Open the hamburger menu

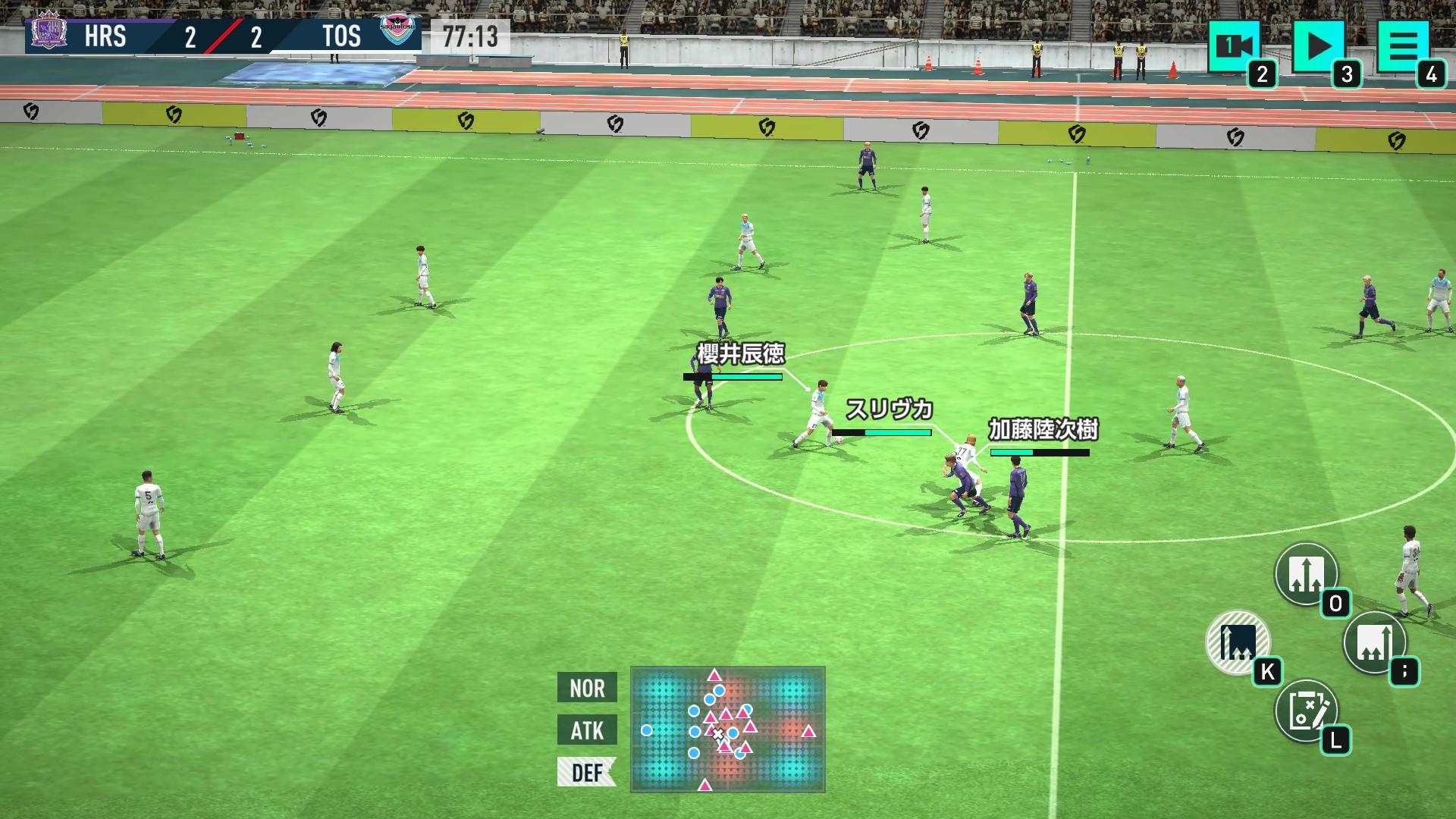1402,47
